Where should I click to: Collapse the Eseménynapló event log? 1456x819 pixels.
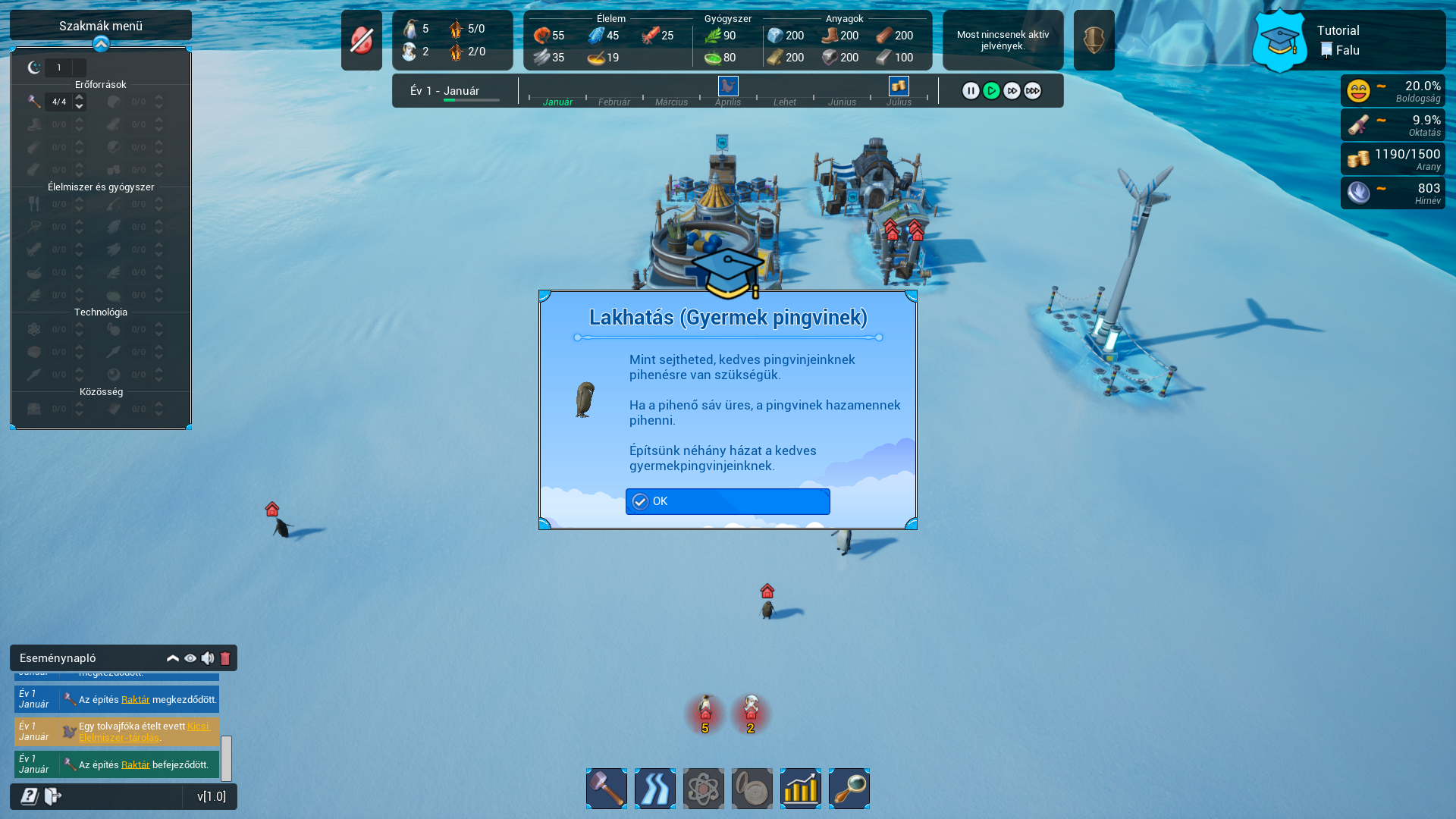[x=173, y=658]
